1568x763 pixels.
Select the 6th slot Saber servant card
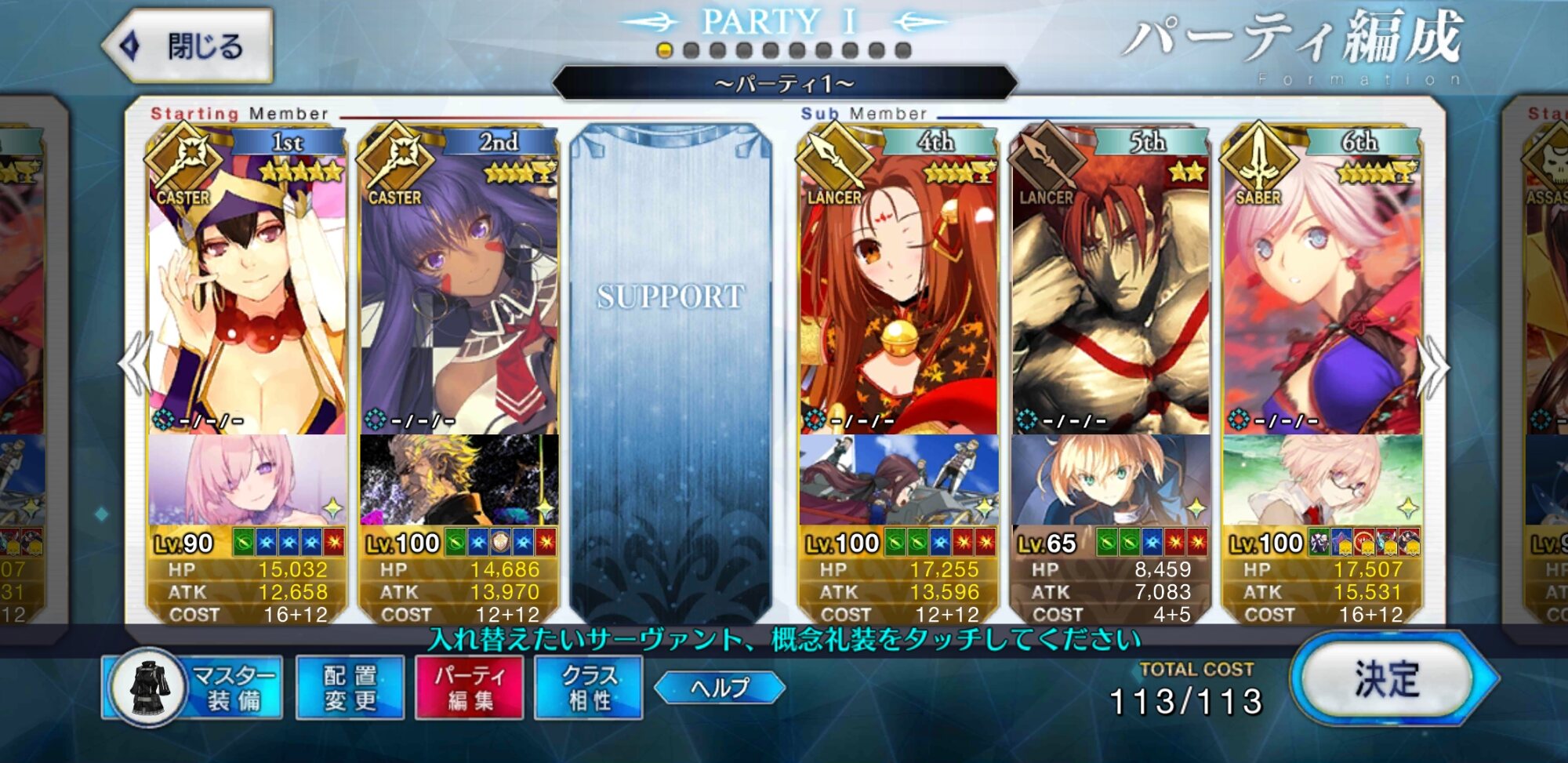coord(1322,298)
